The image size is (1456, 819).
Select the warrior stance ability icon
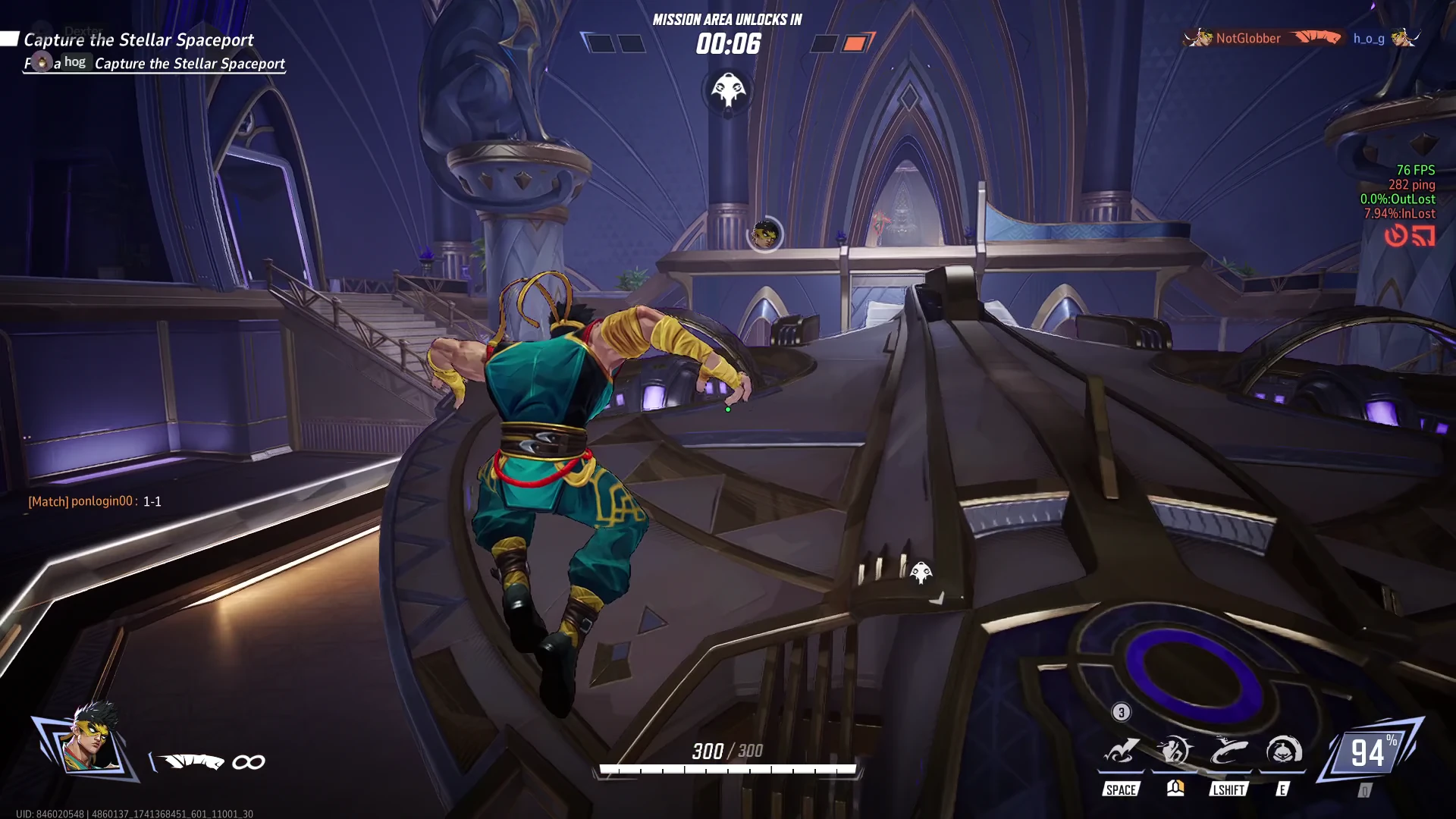coord(1175,752)
